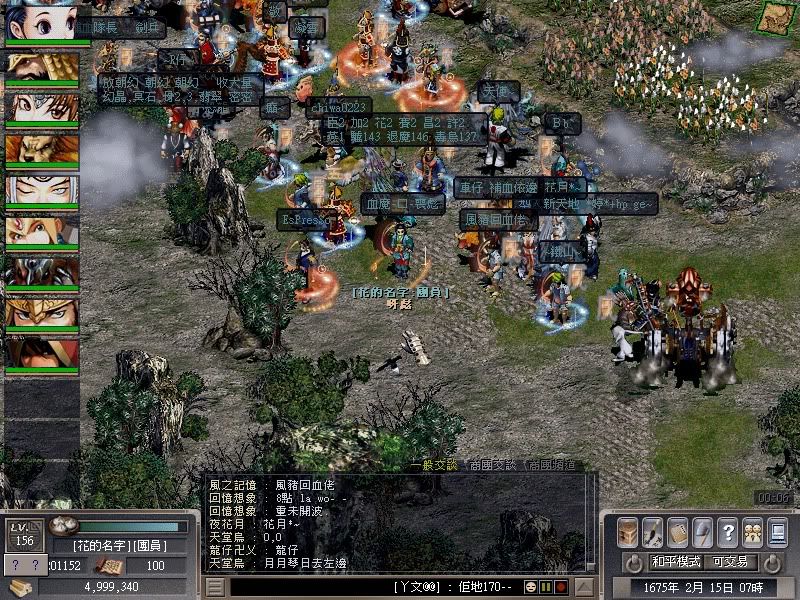Screen dimensions: 800x600
Task: Switch to the 一般交談 chat tab
Action: [434, 464]
